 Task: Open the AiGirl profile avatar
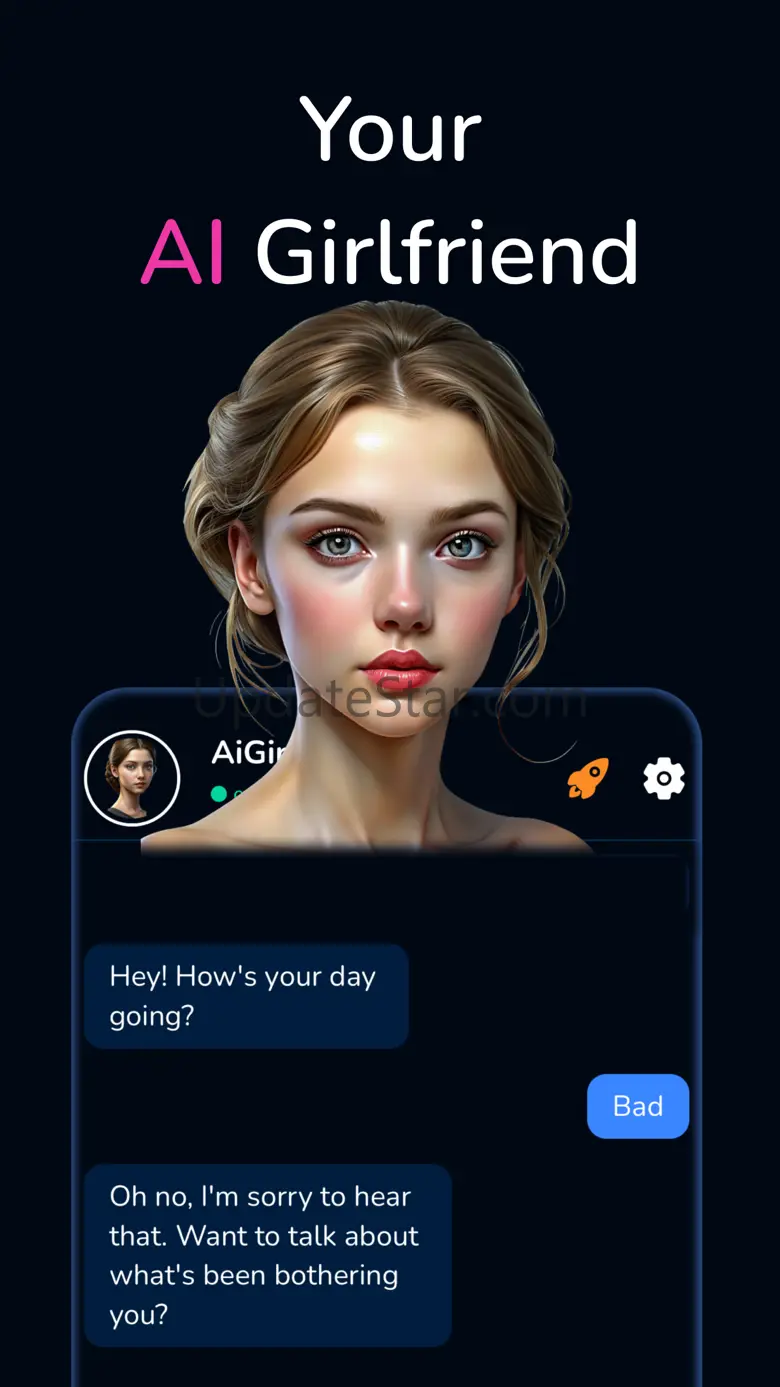pyautogui.click(x=132, y=778)
